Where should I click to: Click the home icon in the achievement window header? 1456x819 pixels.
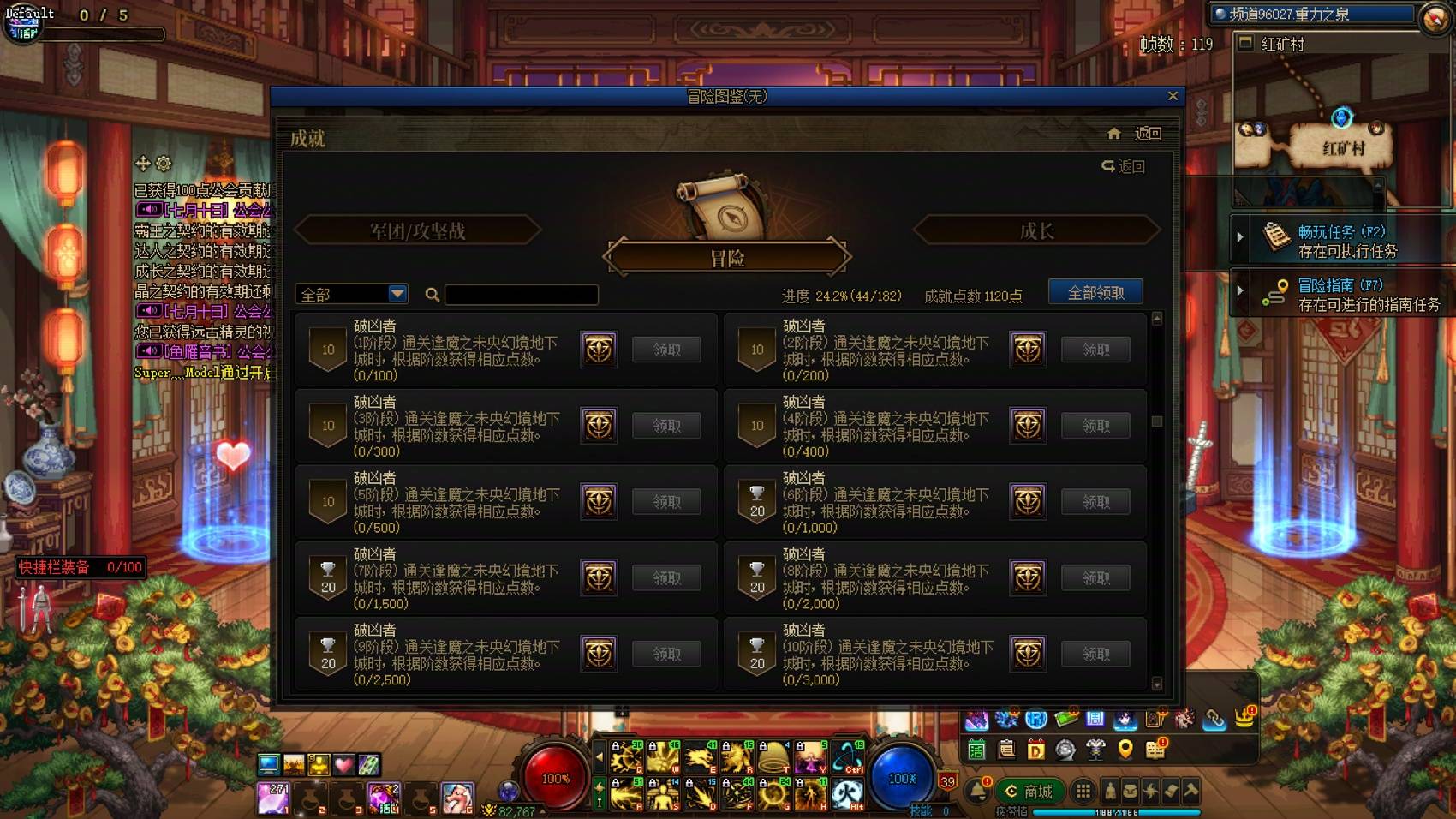pyautogui.click(x=1115, y=134)
